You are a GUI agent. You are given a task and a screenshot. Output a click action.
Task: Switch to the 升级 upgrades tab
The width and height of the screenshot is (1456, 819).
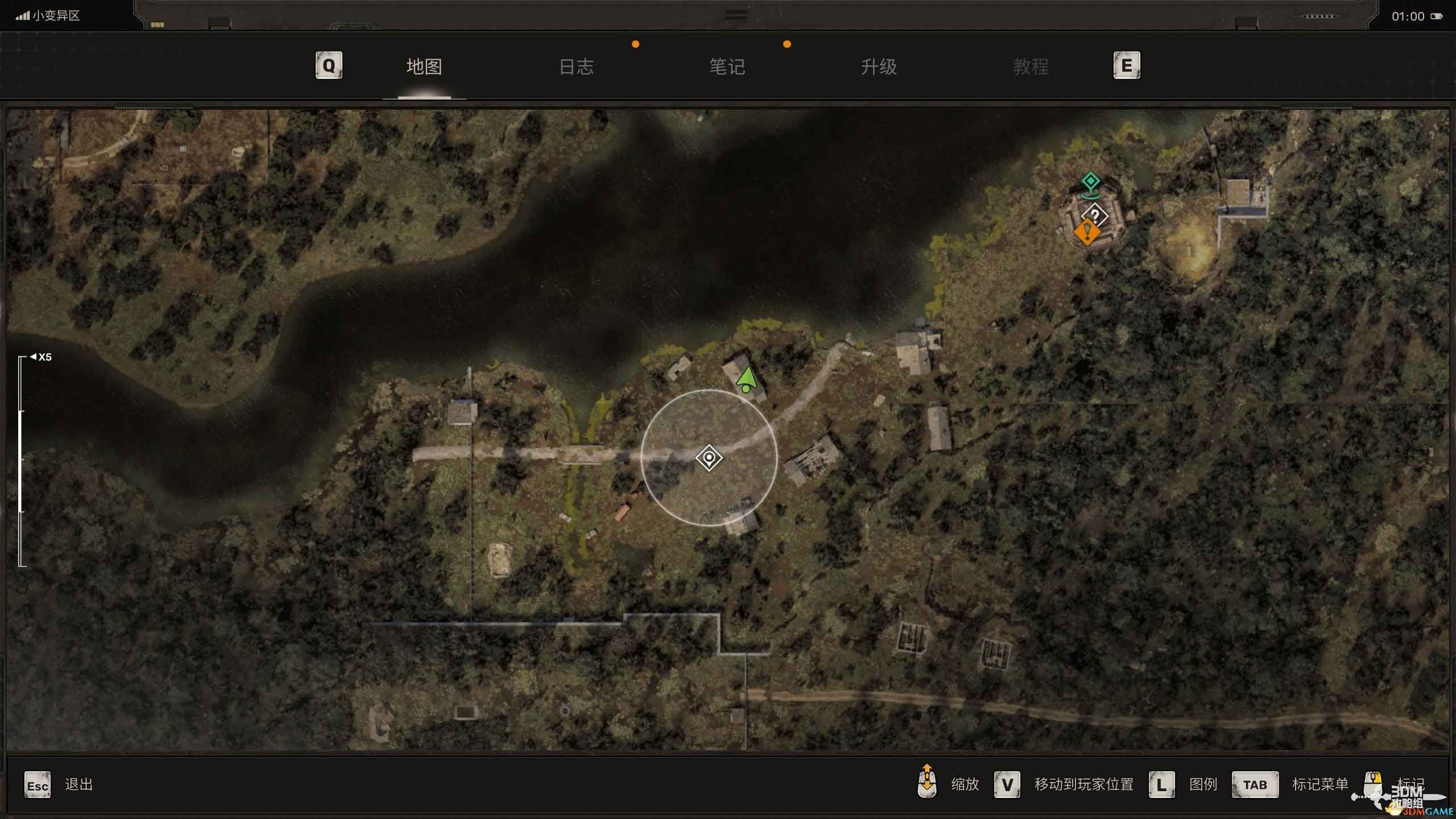pos(879,67)
